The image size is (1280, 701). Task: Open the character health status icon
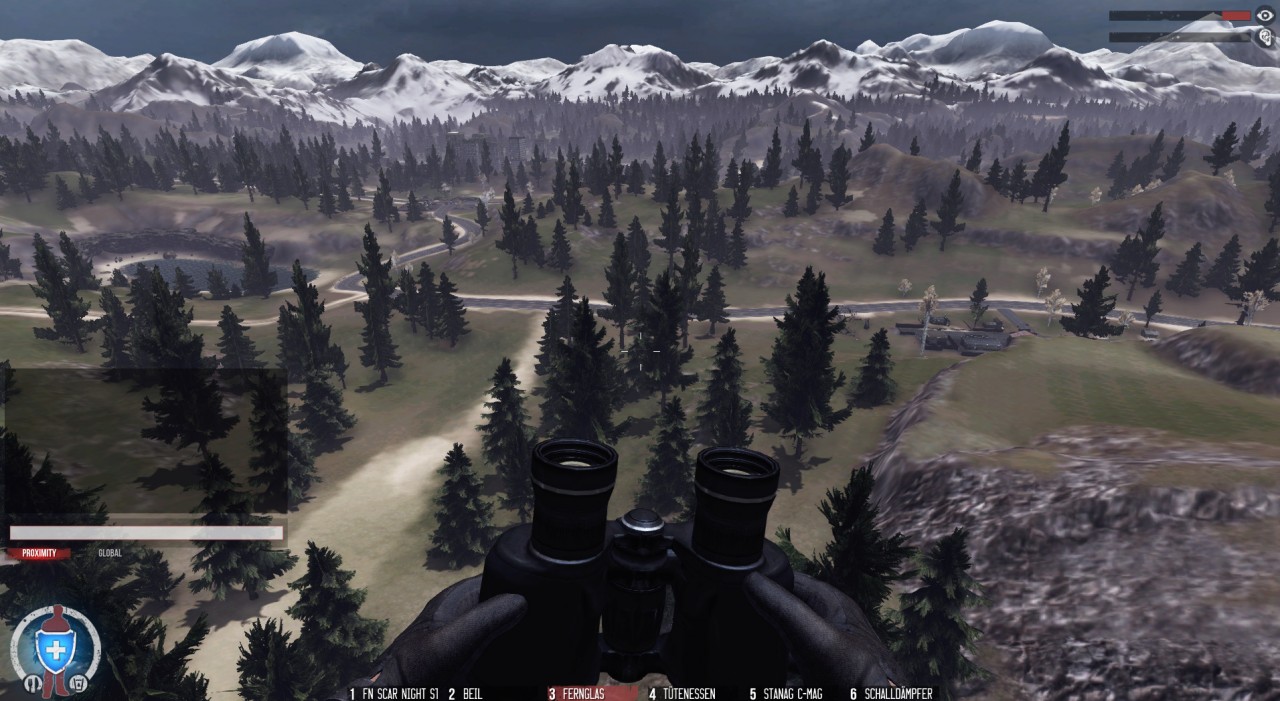click(x=54, y=649)
